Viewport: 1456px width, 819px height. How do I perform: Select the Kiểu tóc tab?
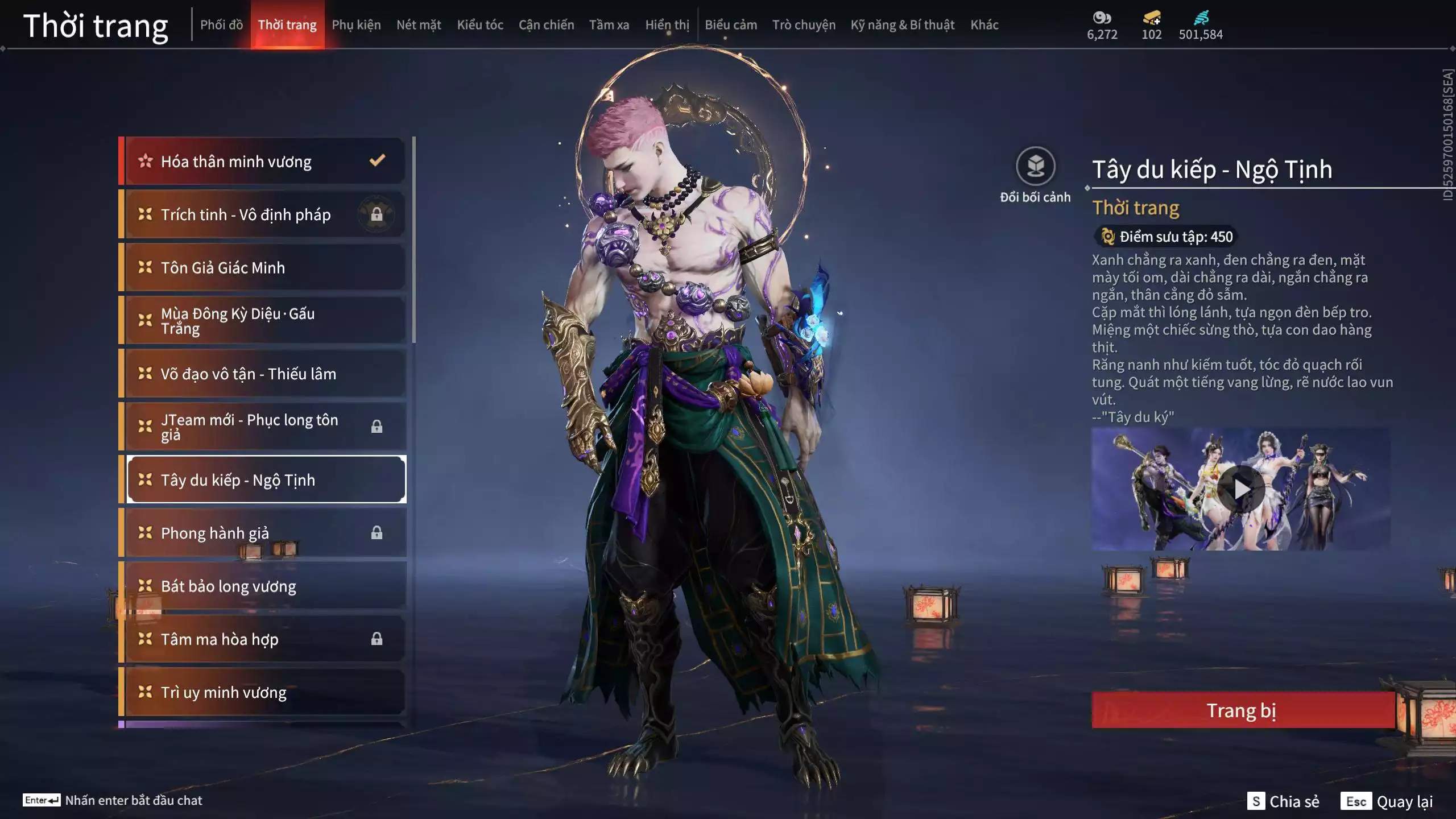click(480, 25)
